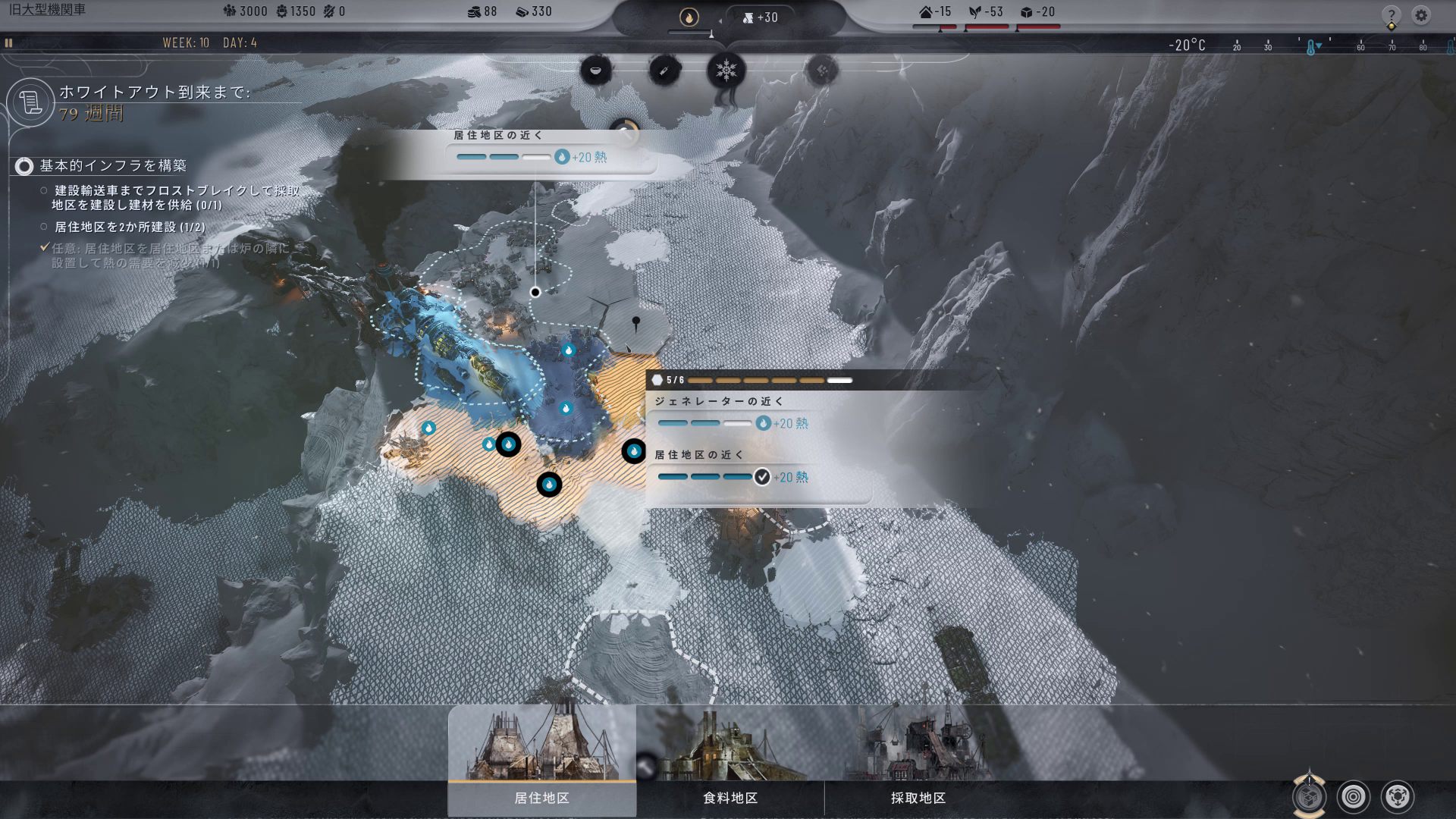The width and height of the screenshot is (1456, 819).
Task: Switch to the 食料地区 food district tab
Action: point(730,797)
